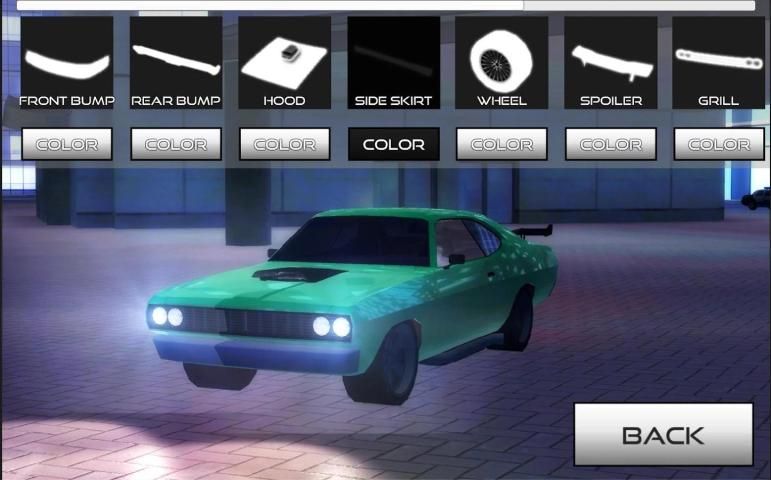The image size is (771, 480).
Task: Select the Wheel customization tile
Action: click(501, 62)
